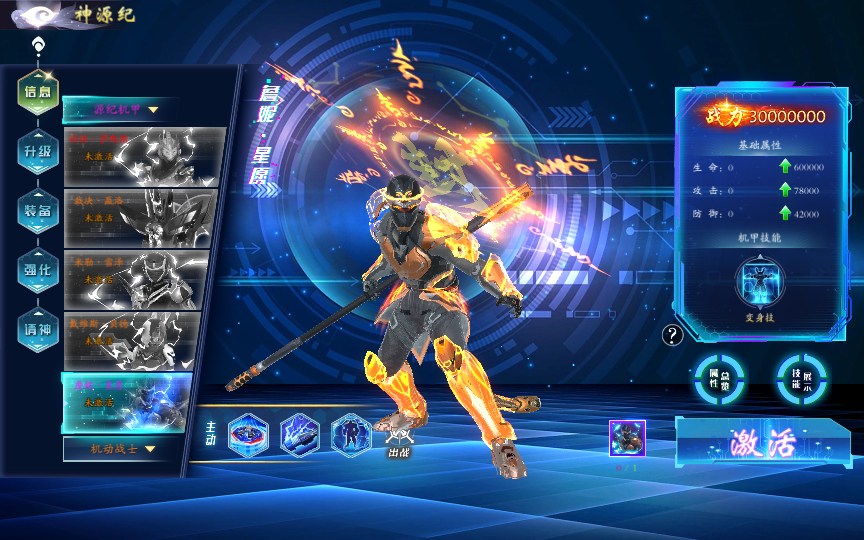Screen dimensions: 864x540
Task: Click the 激活 (Activate) button
Action: coord(763,441)
